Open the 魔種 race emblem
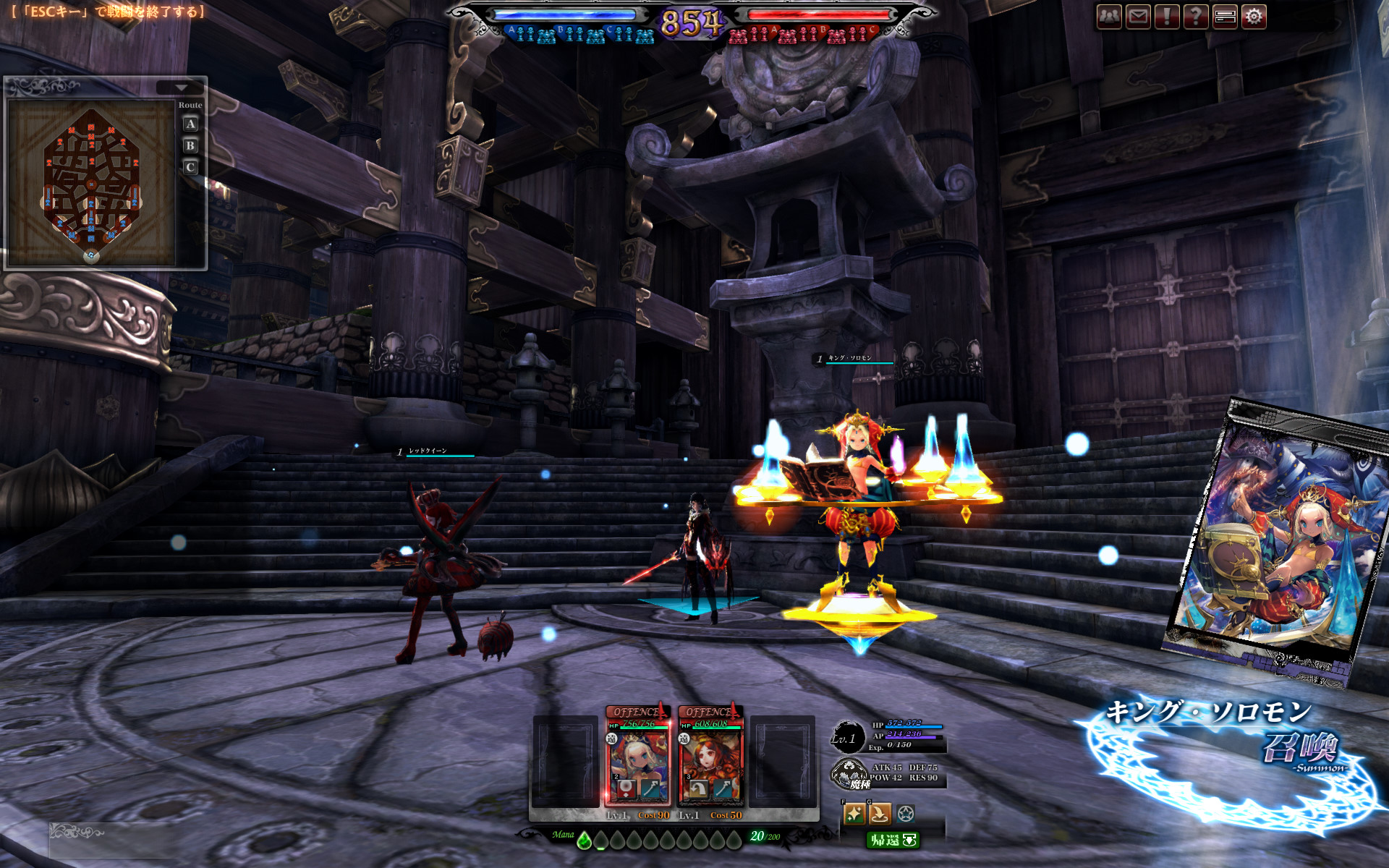 [849, 774]
